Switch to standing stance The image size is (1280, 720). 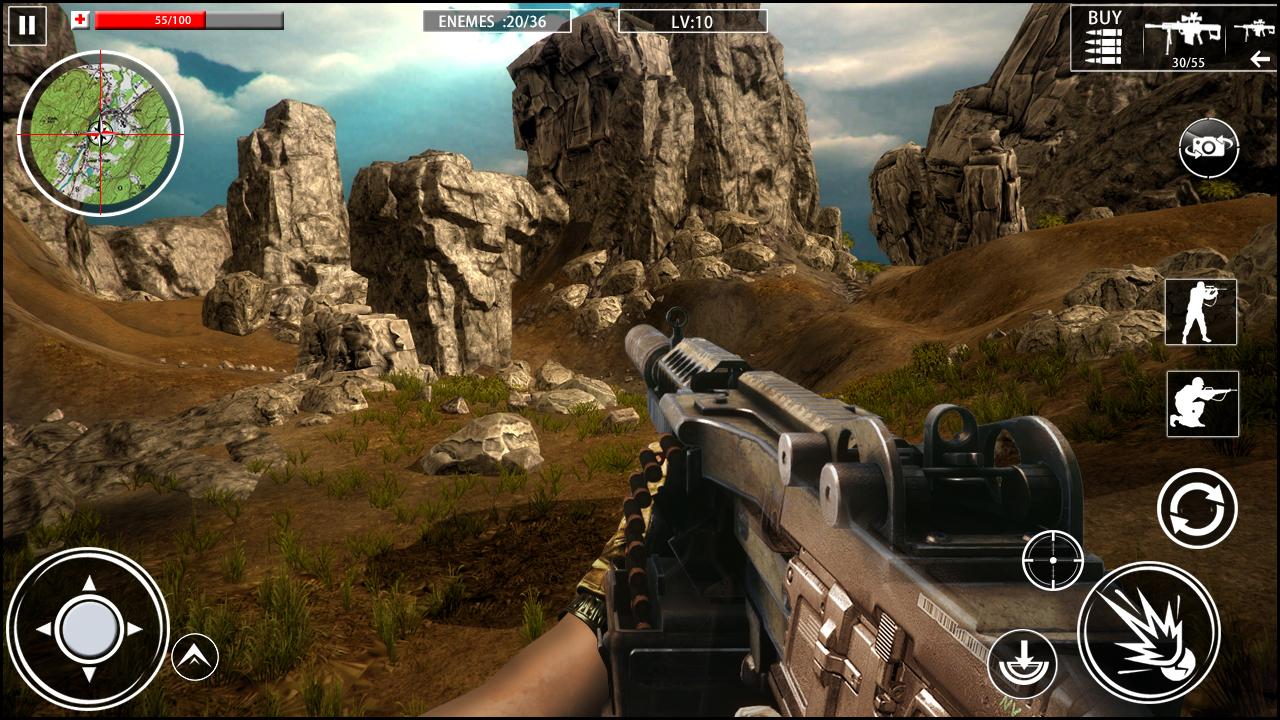click(x=1200, y=312)
